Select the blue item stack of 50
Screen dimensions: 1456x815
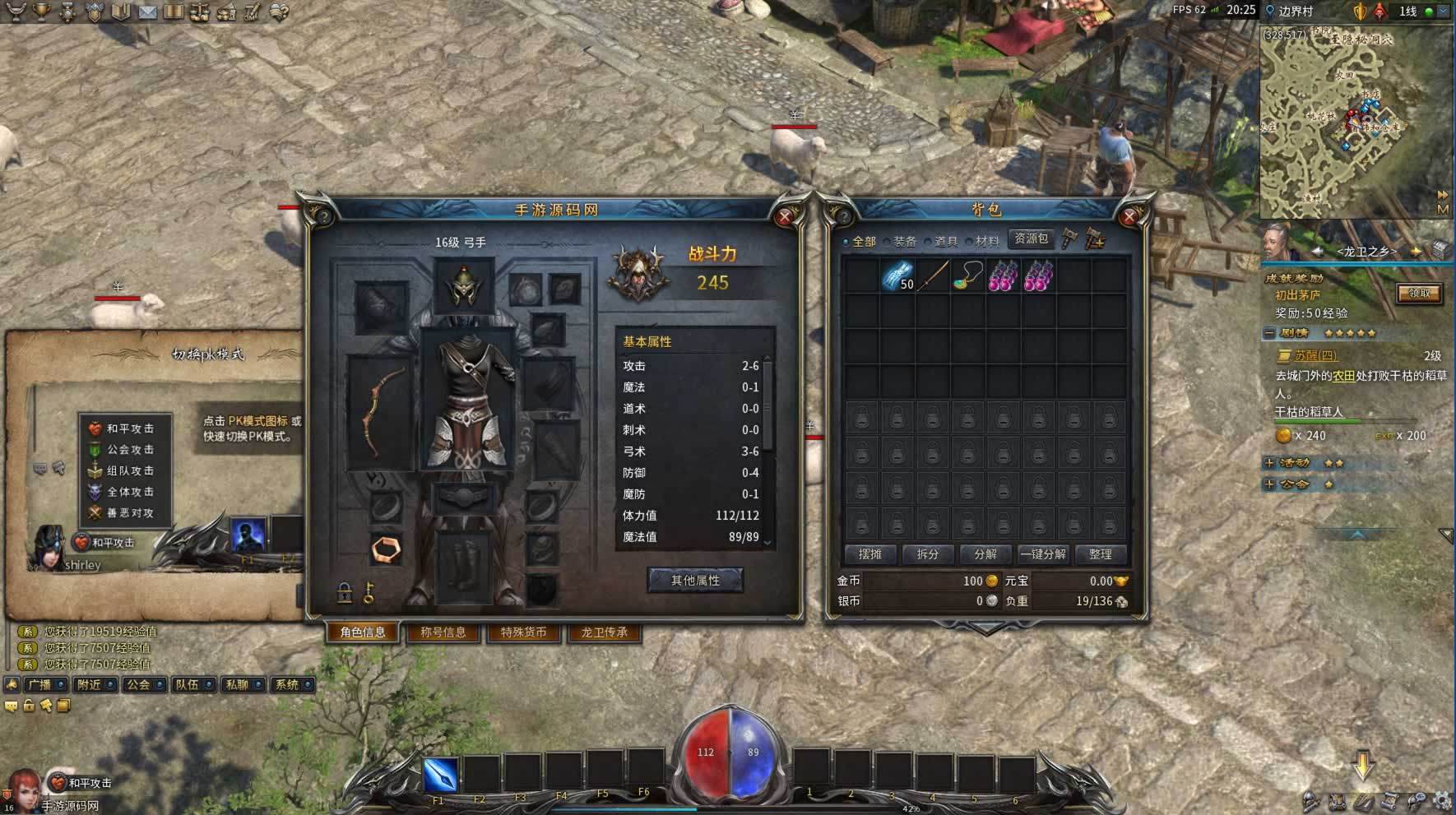pyautogui.click(x=897, y=276)
